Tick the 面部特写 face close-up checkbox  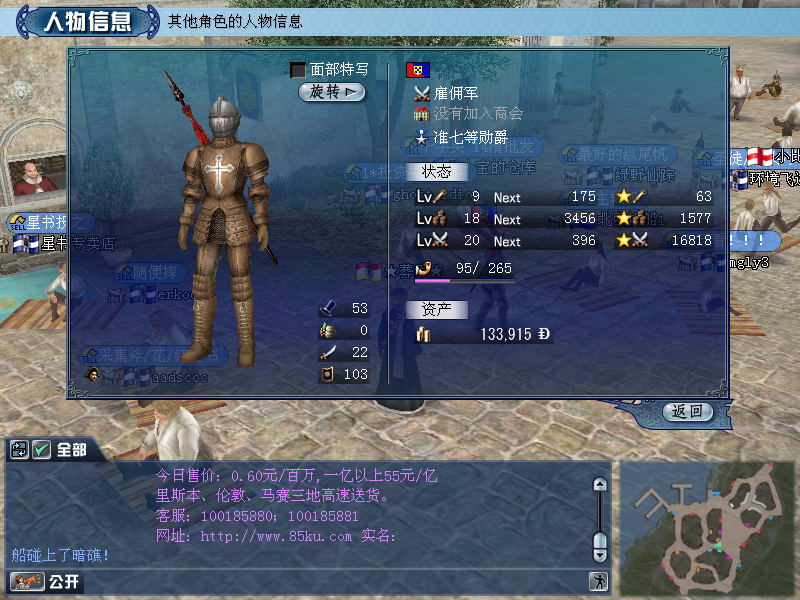(x=298, y=70)
